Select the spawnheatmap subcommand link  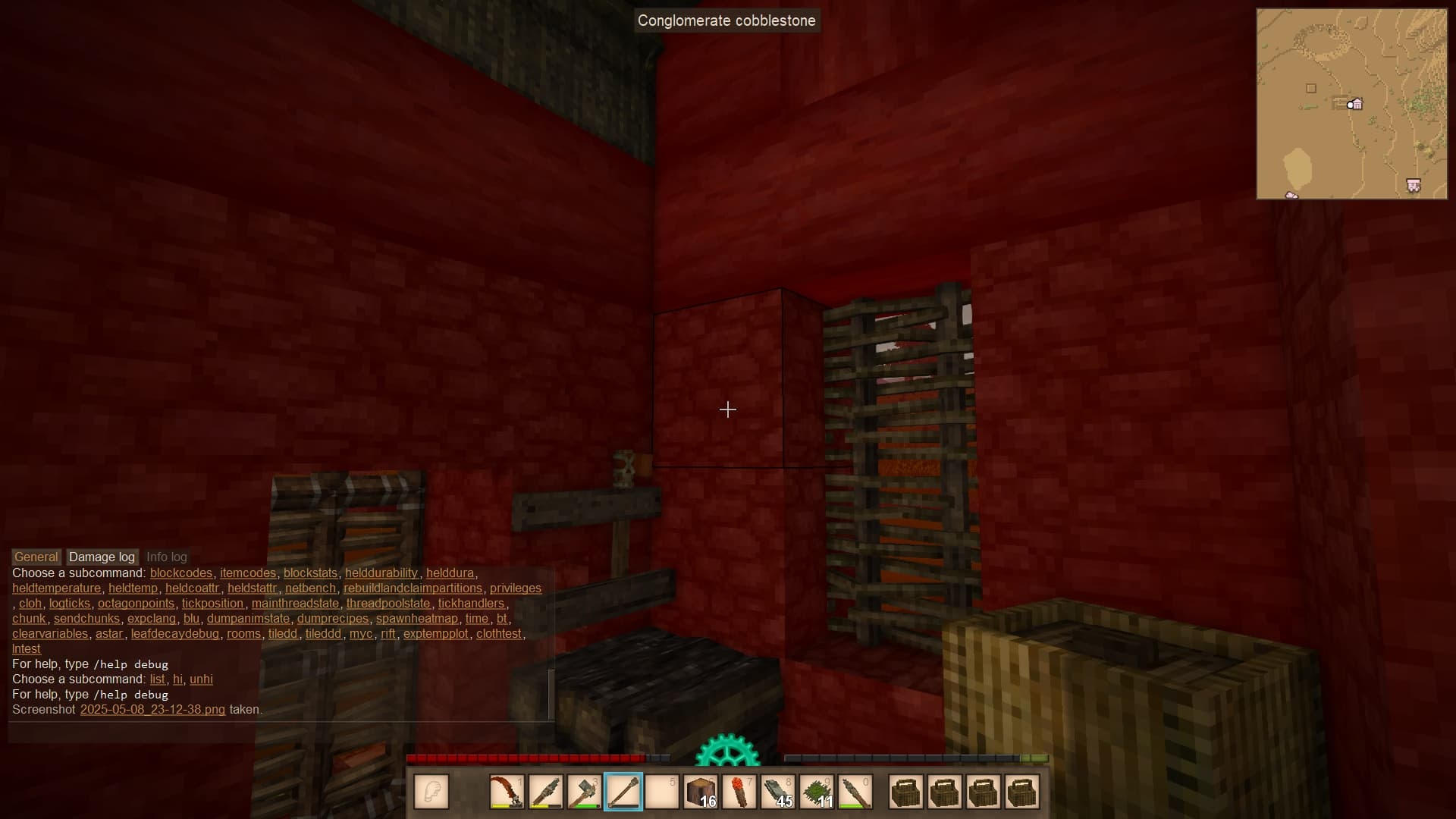416,619
